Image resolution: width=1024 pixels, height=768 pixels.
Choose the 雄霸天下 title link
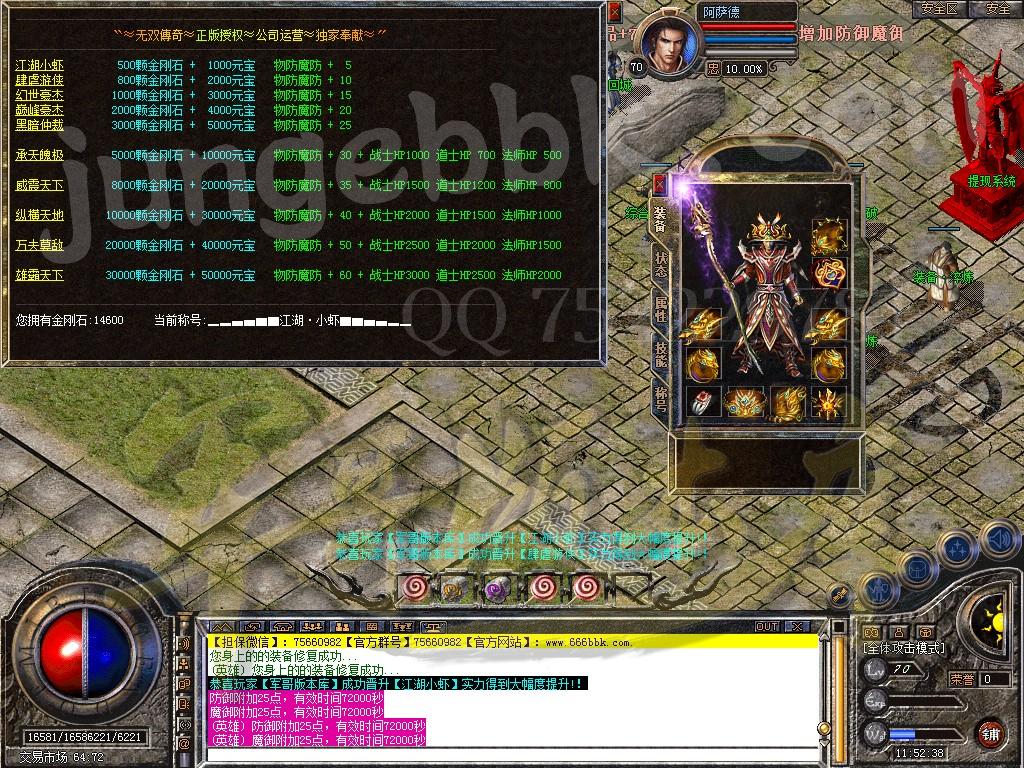point(39,275)
